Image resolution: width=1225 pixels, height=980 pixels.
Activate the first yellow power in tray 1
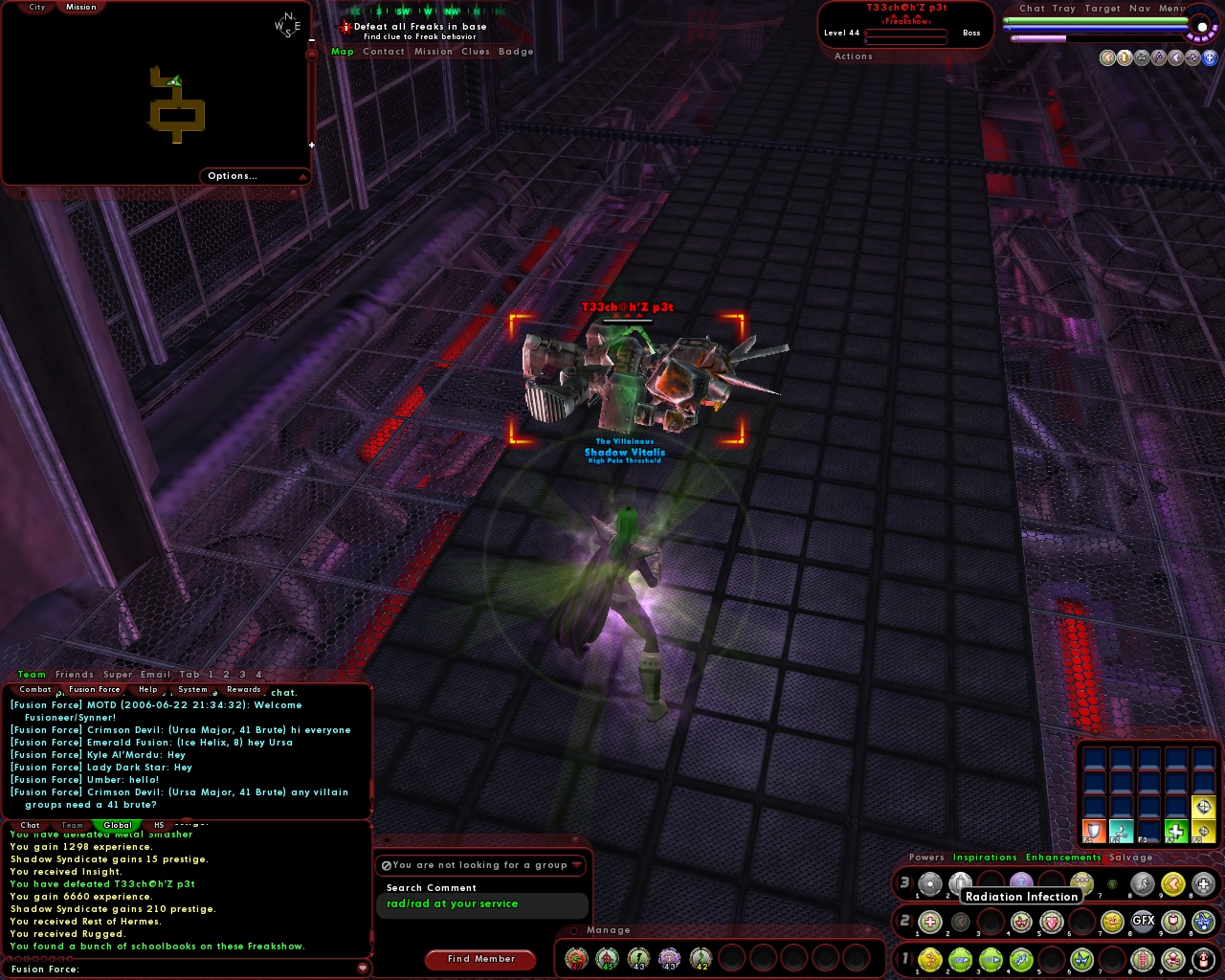point(929,959)
